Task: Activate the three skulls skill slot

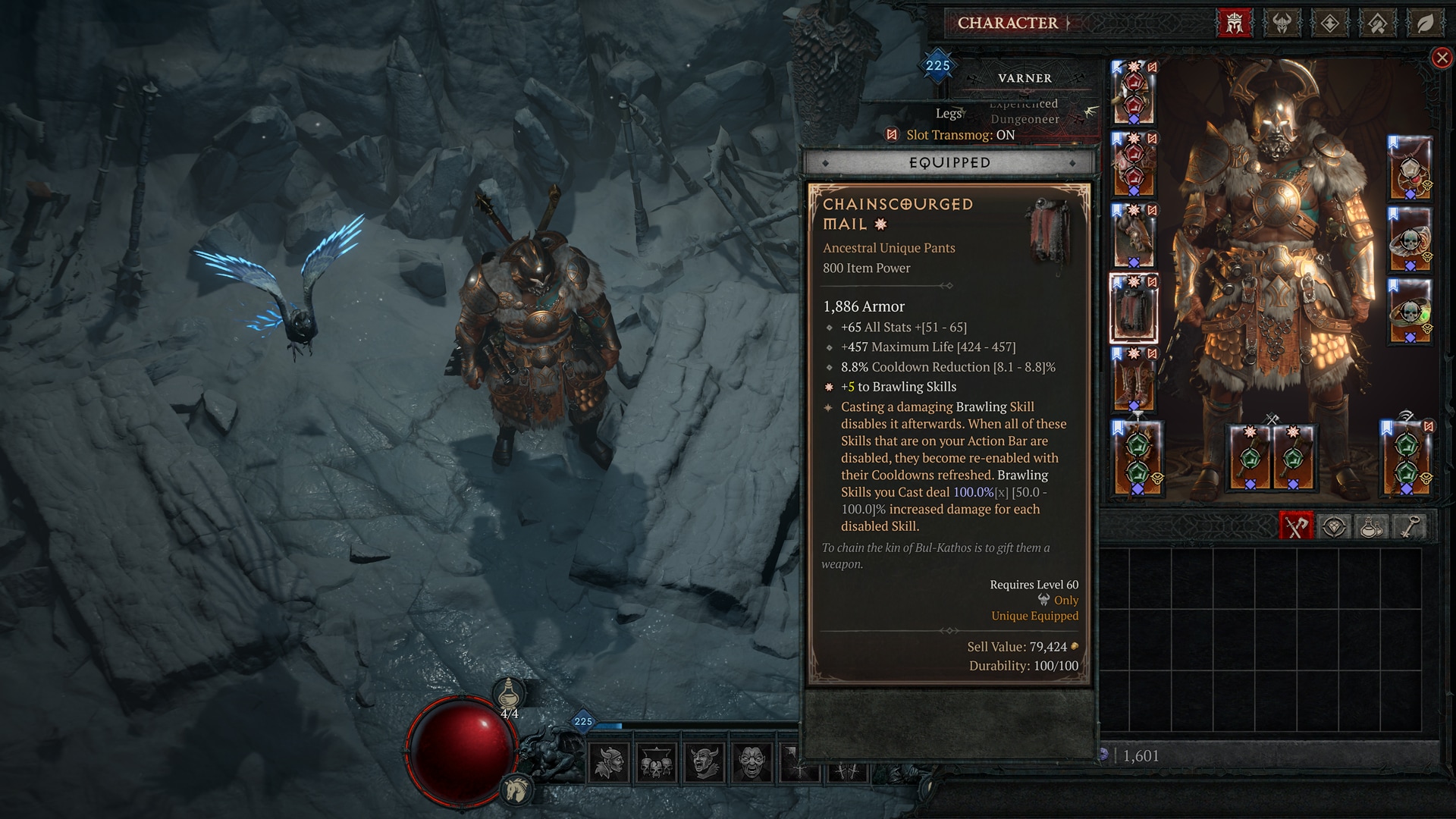Action: tap(657, 762)
